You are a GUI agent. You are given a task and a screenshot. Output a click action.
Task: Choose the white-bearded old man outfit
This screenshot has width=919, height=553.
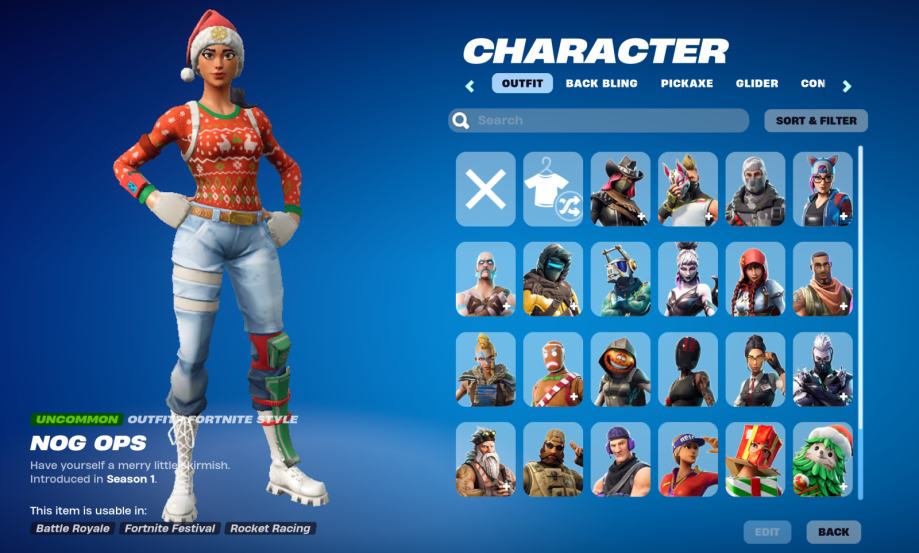tap(486, 459)
